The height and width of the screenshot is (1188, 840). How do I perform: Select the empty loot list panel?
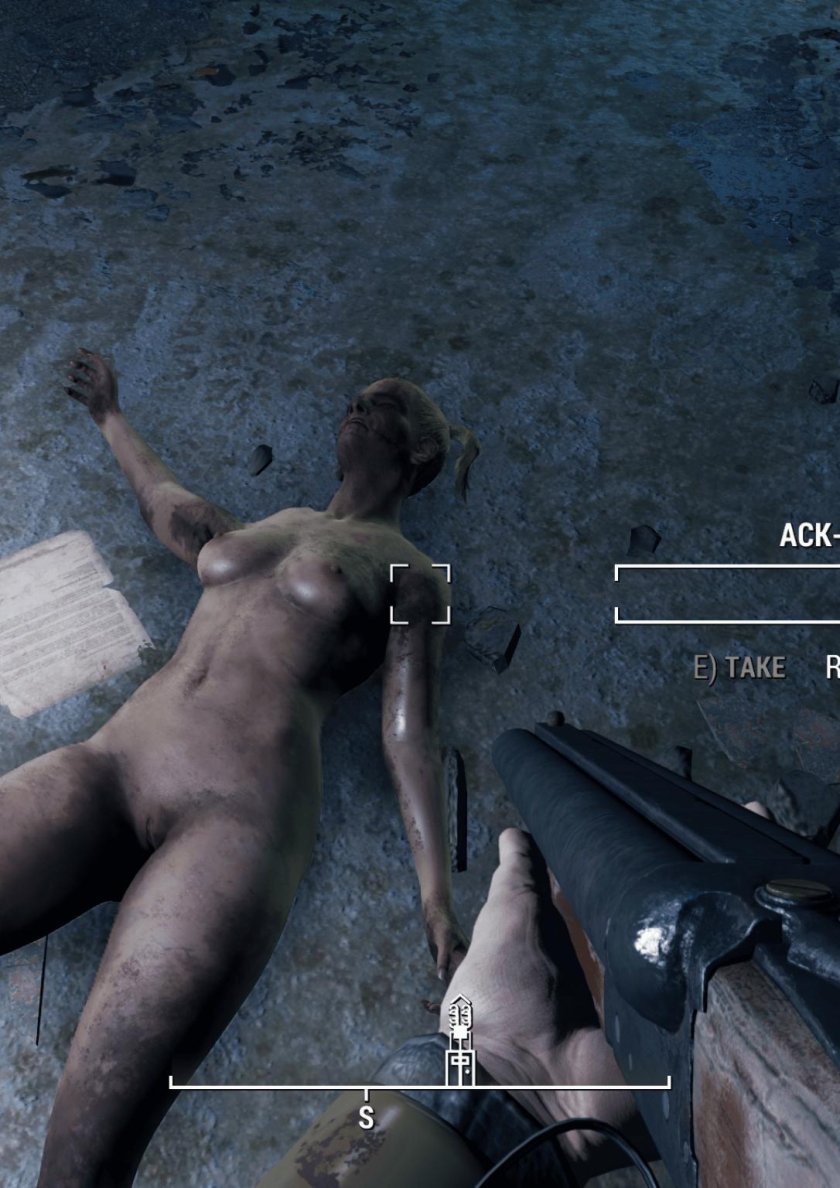[727, 594]
